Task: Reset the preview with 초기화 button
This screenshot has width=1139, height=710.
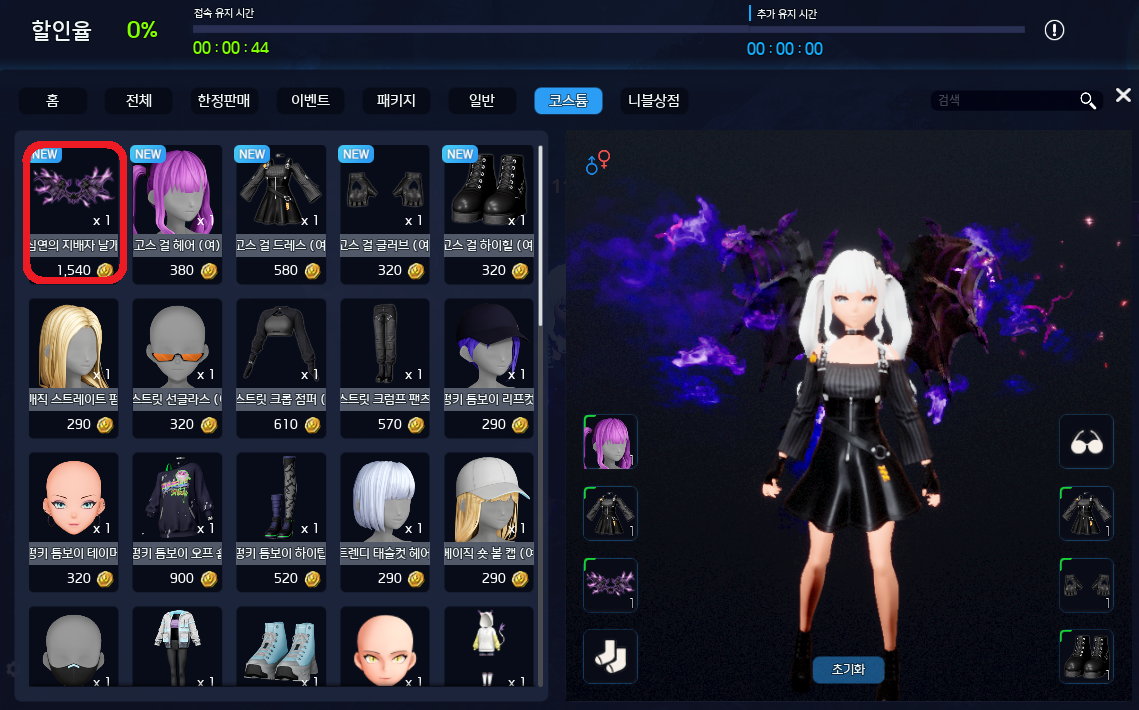Action: (x=848, y=669)
